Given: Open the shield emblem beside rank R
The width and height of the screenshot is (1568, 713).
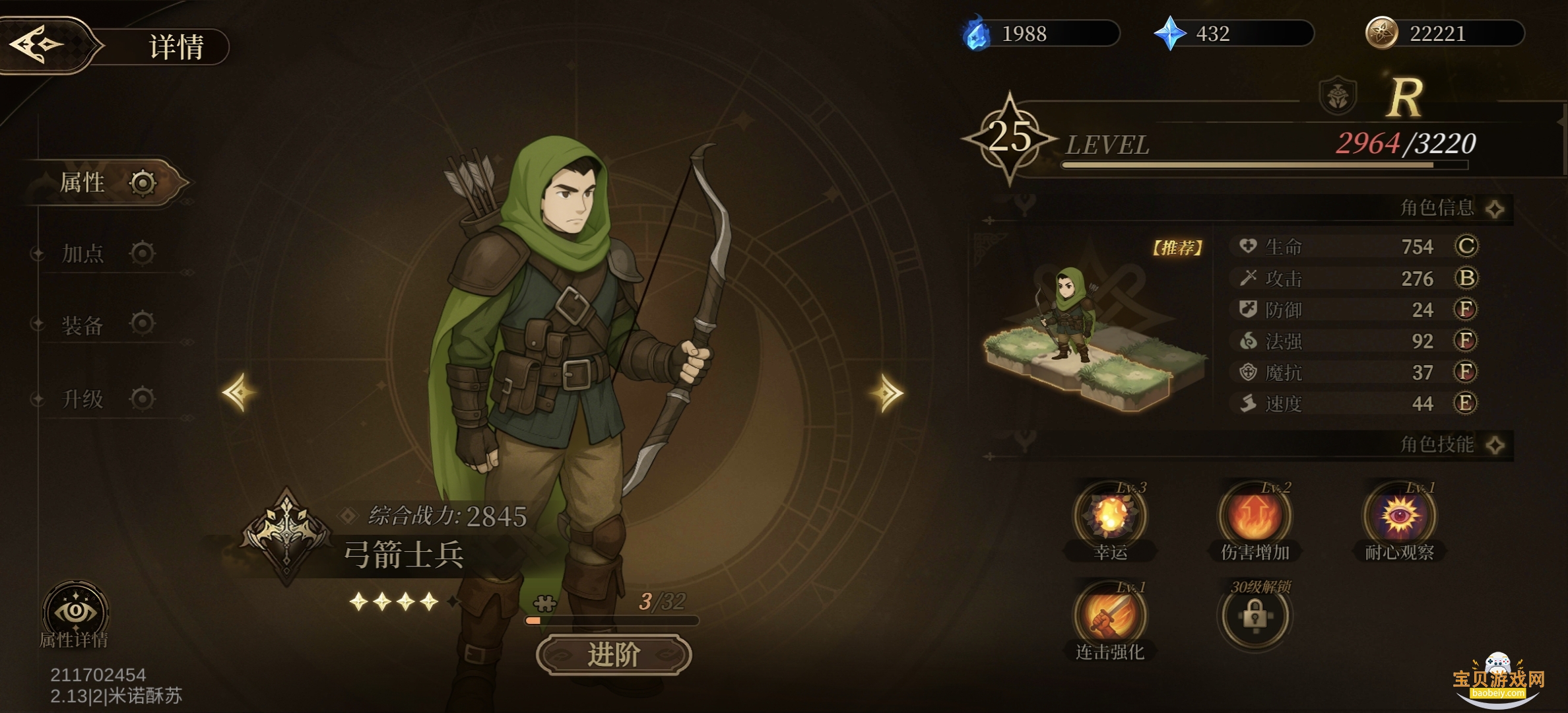Looking at the screenshot, I should [1338, 97].
